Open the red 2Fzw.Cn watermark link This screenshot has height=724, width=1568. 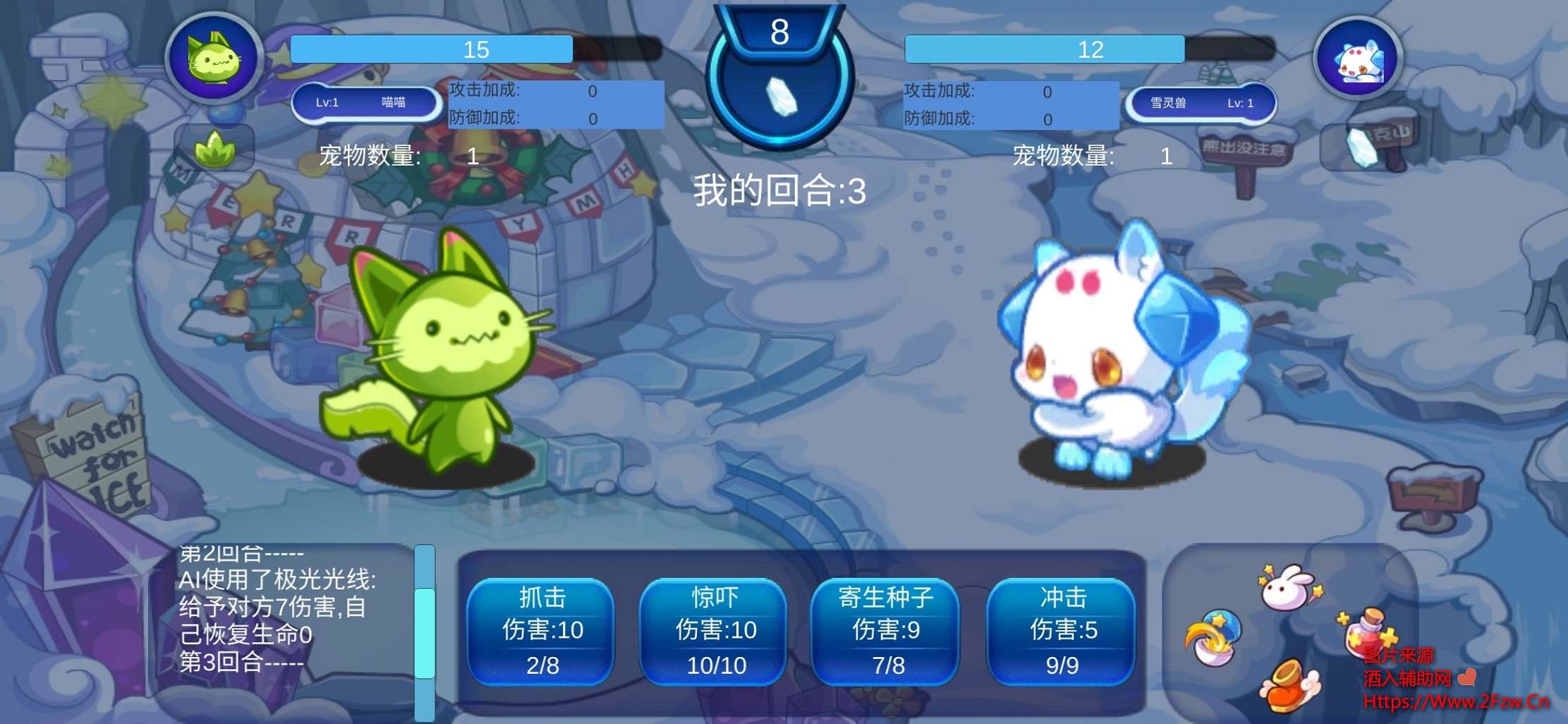coord(1456,701)
